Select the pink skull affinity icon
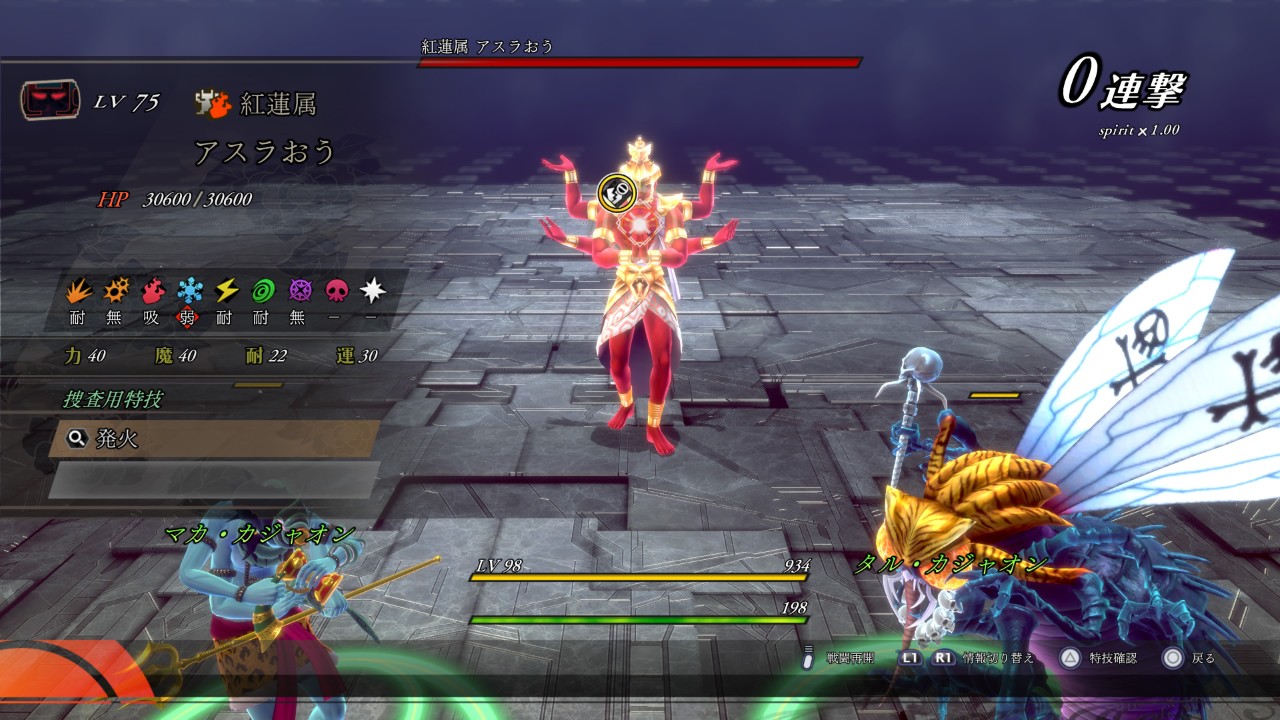 (x=336, y=291)
